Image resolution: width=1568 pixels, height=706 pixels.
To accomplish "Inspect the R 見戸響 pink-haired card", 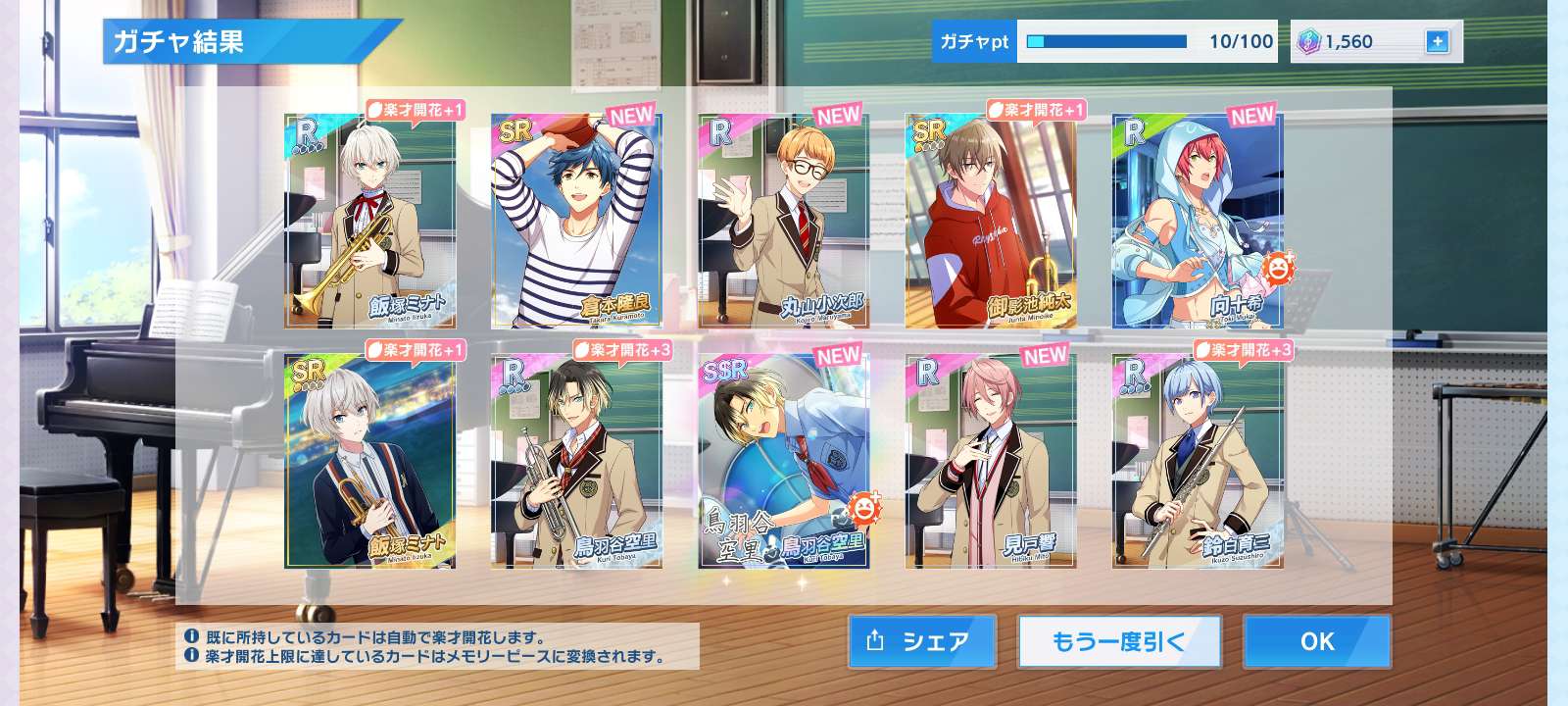I will point(990,461).
